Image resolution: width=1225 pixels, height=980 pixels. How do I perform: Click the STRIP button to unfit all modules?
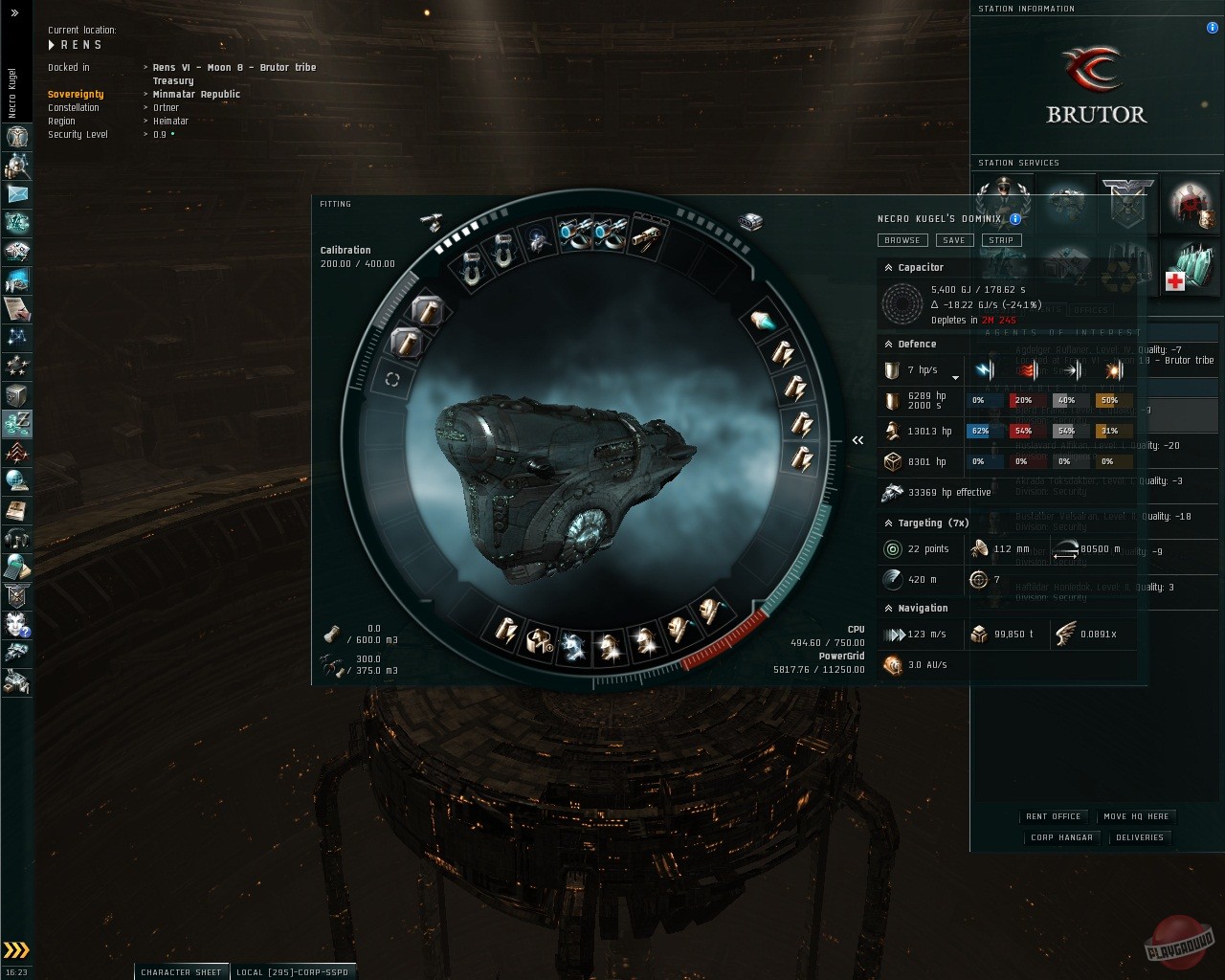1002,240
